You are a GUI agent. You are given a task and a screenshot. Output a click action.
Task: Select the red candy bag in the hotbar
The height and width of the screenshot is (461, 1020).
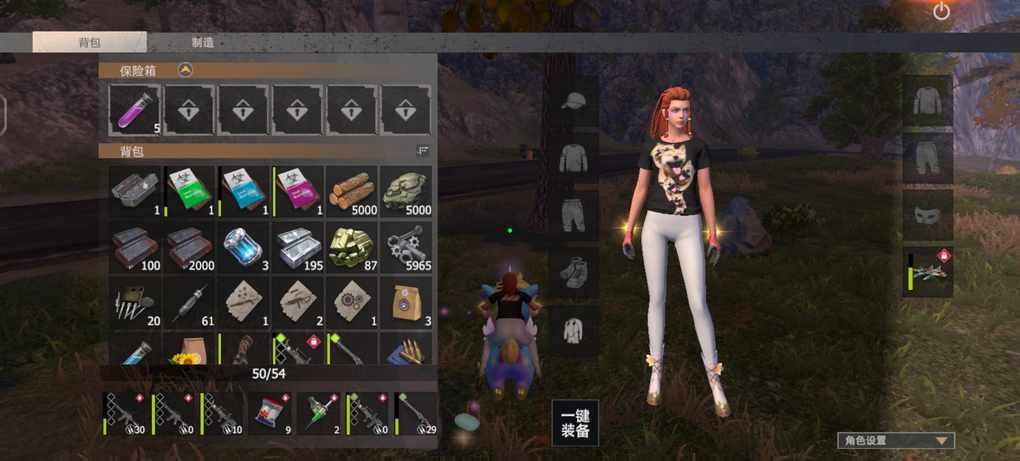(x=272, y=413)
